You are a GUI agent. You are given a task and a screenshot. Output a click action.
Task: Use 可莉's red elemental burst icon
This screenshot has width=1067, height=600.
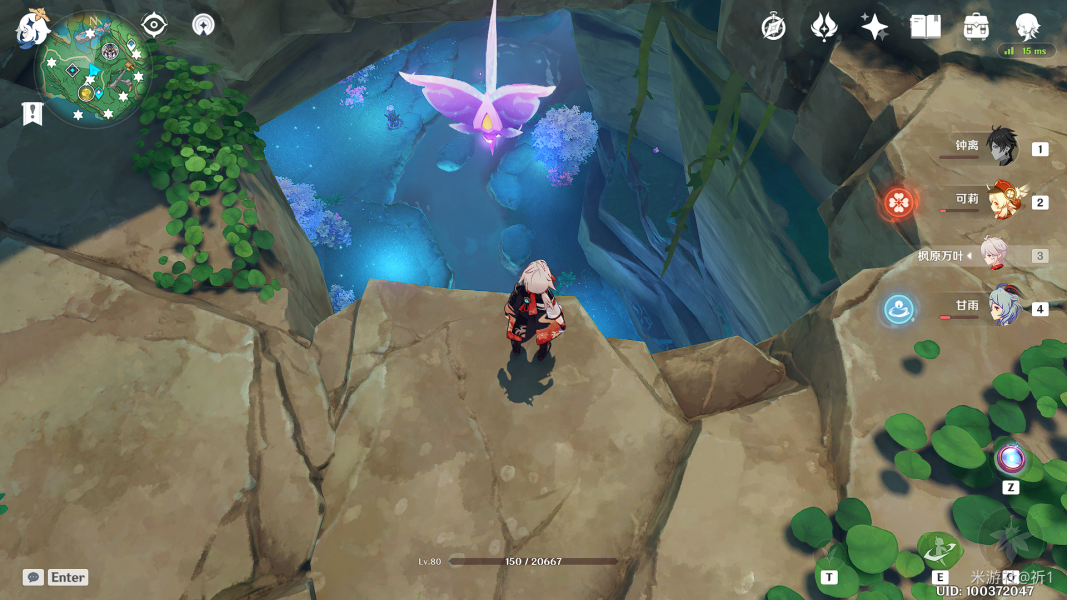(x=898, y=202)
